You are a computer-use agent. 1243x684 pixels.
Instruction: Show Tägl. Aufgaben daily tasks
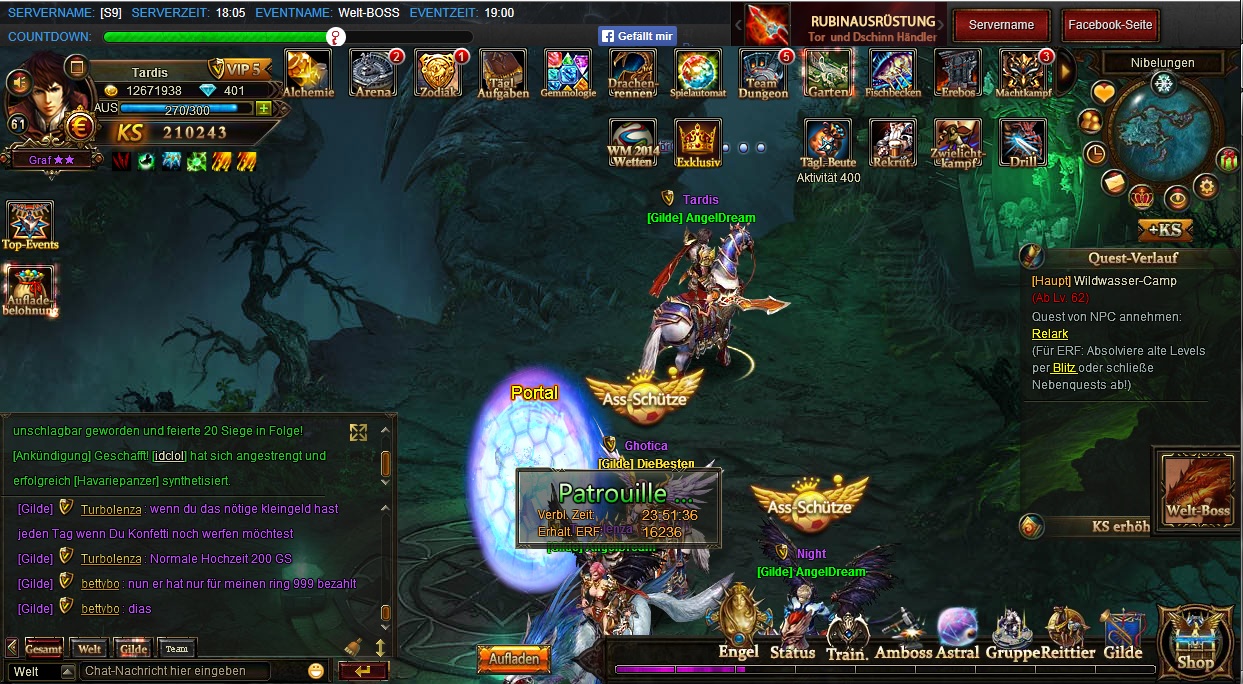pyautogui.click(x=503, y=72)
